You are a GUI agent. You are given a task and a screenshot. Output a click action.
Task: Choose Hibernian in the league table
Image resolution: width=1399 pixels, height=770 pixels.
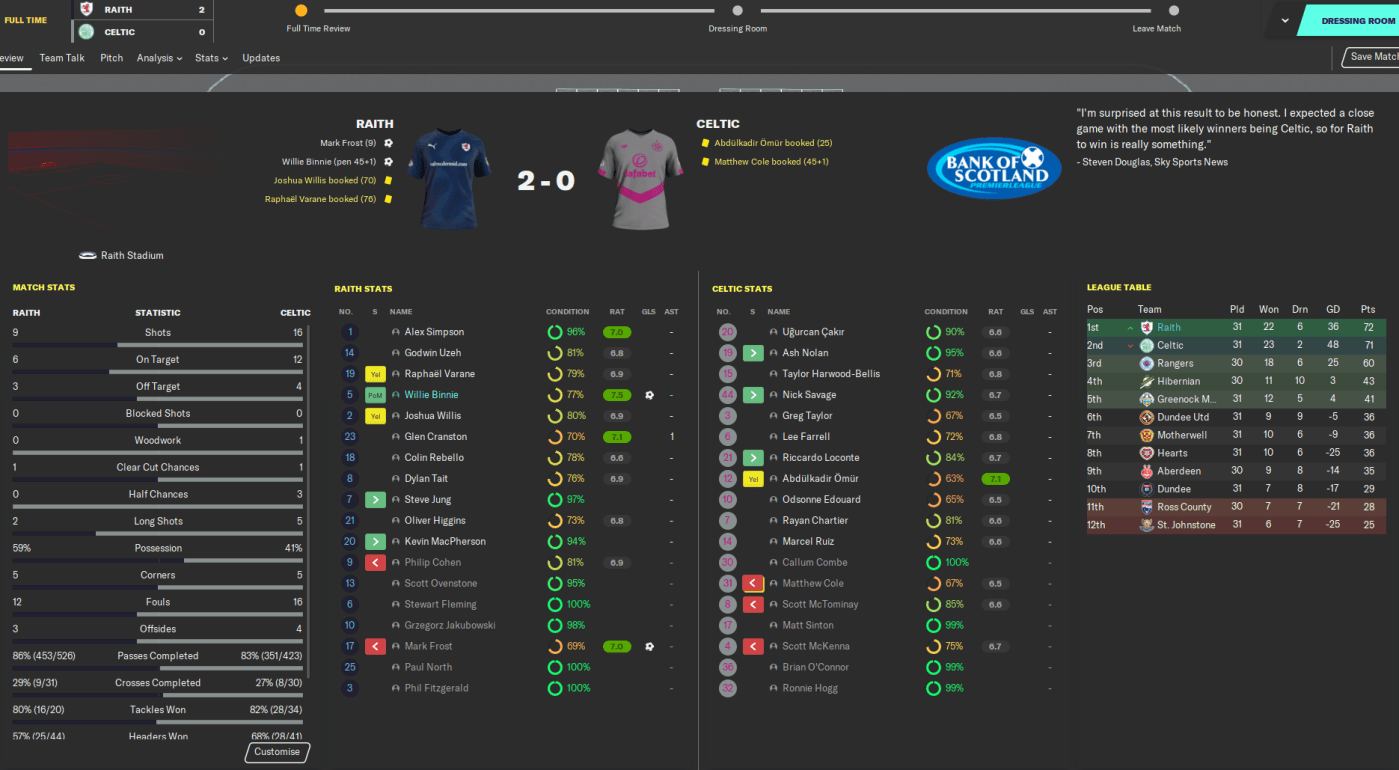point(1178,381)
